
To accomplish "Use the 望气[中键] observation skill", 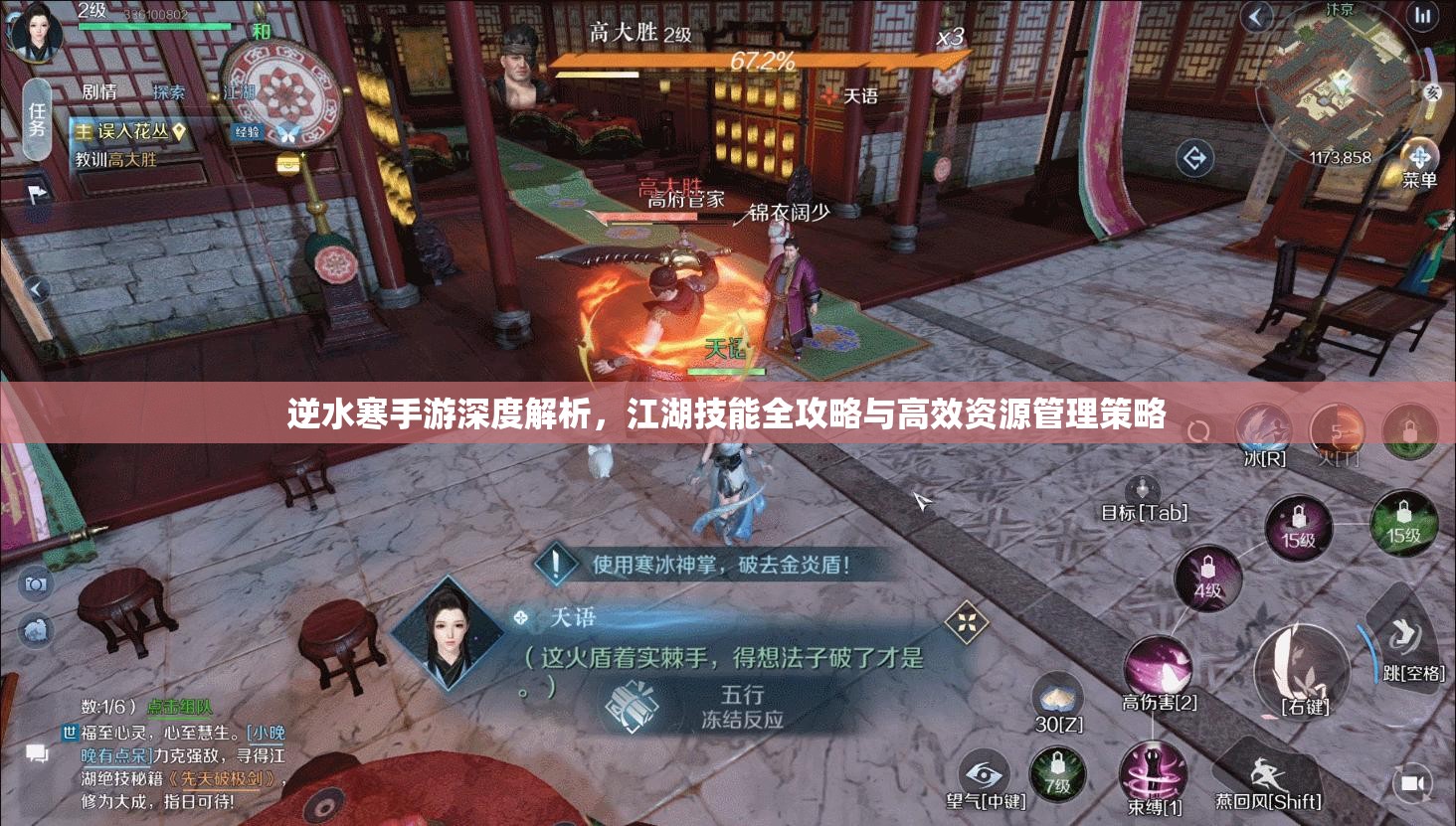I will pyautogui.click(x=983, y=770).
